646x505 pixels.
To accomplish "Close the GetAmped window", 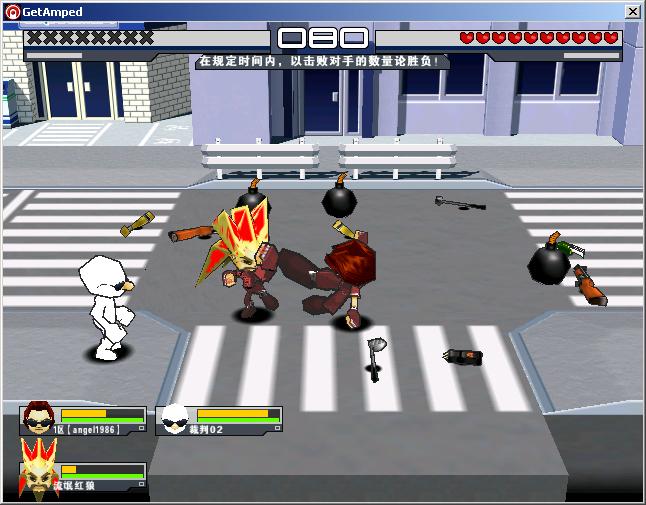I will coord(632,11).
